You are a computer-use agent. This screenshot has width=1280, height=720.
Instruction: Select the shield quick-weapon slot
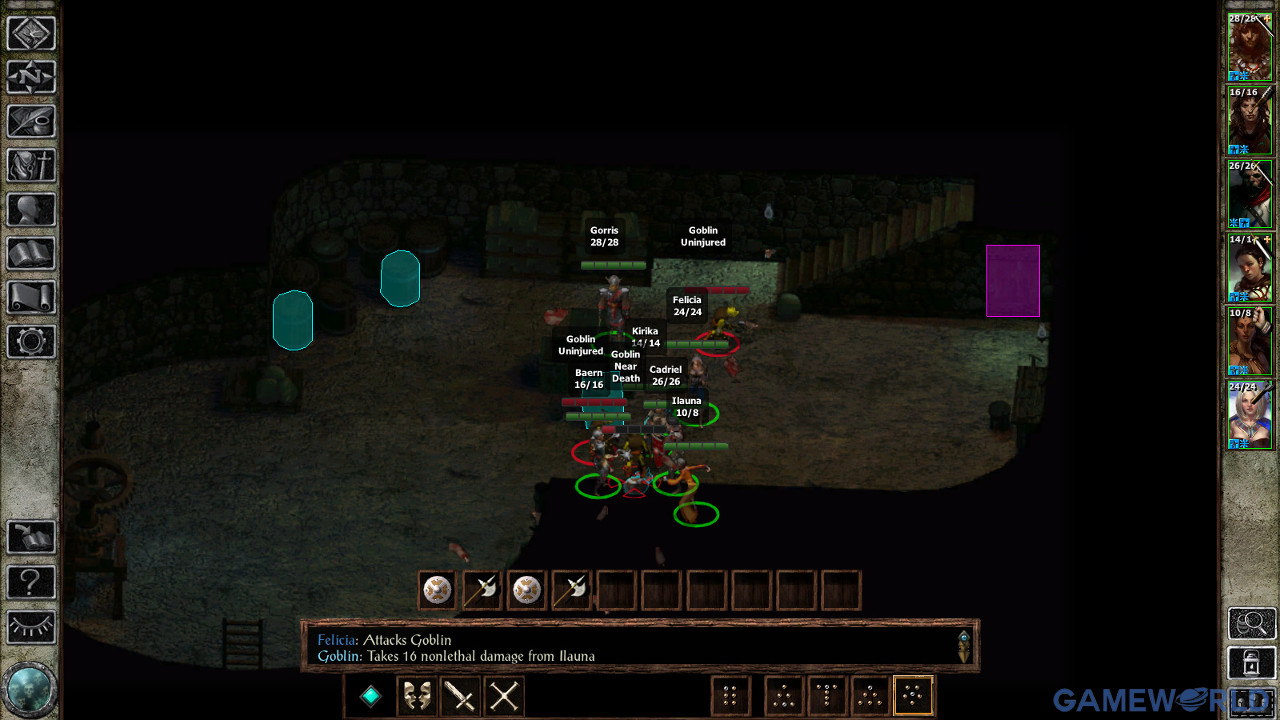tap(436, 589)
